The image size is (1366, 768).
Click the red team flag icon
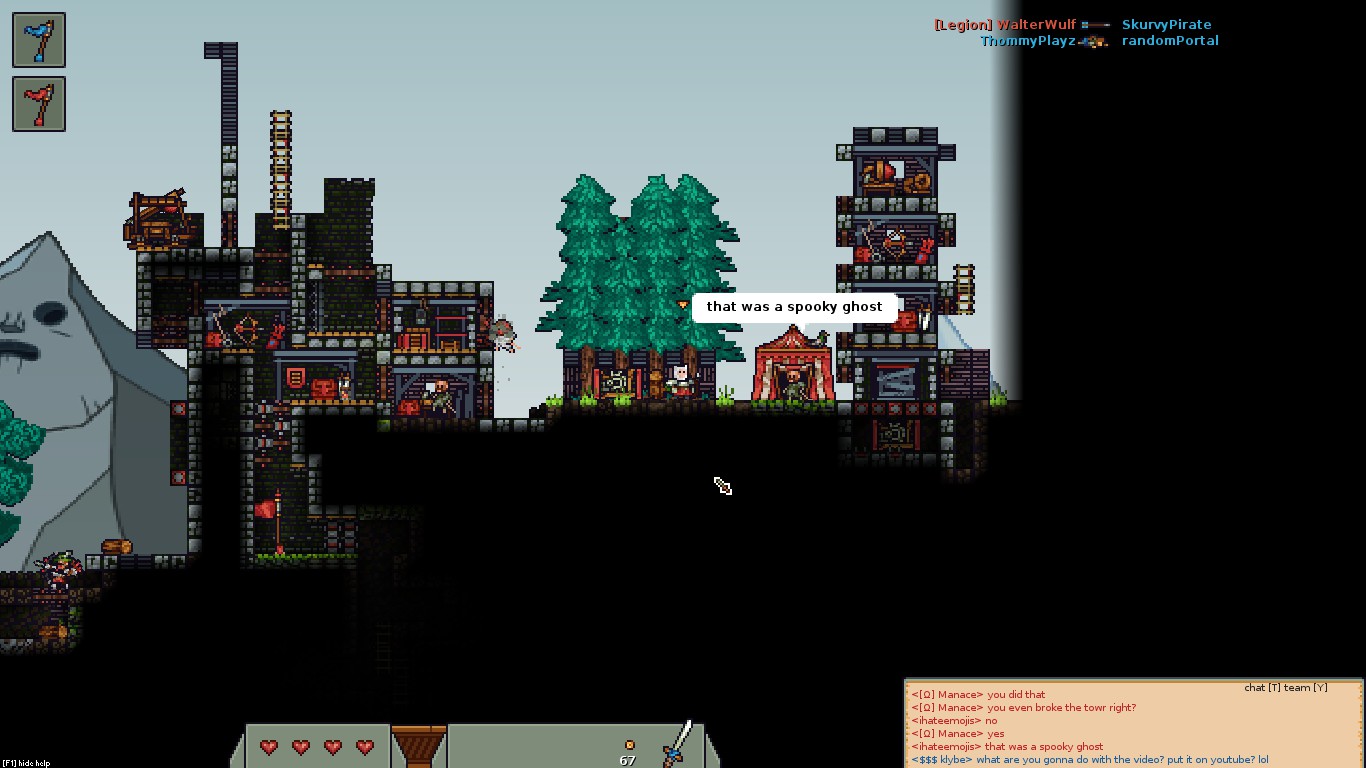39,104
